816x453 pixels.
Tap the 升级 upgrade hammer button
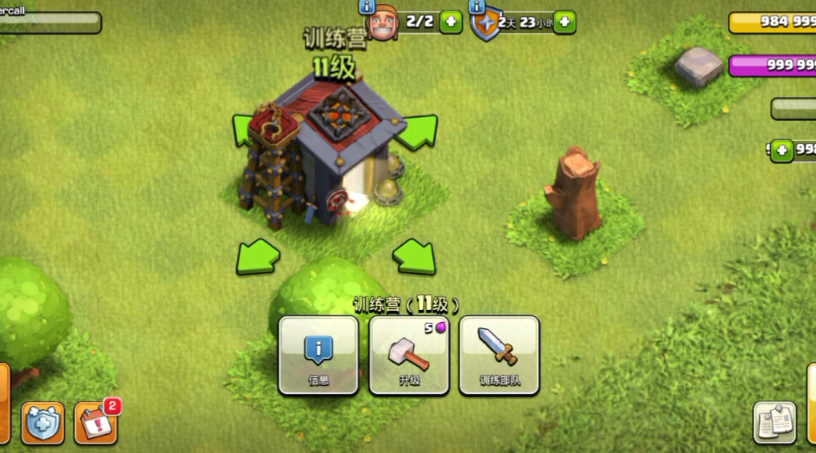click(x=409, y=355)
